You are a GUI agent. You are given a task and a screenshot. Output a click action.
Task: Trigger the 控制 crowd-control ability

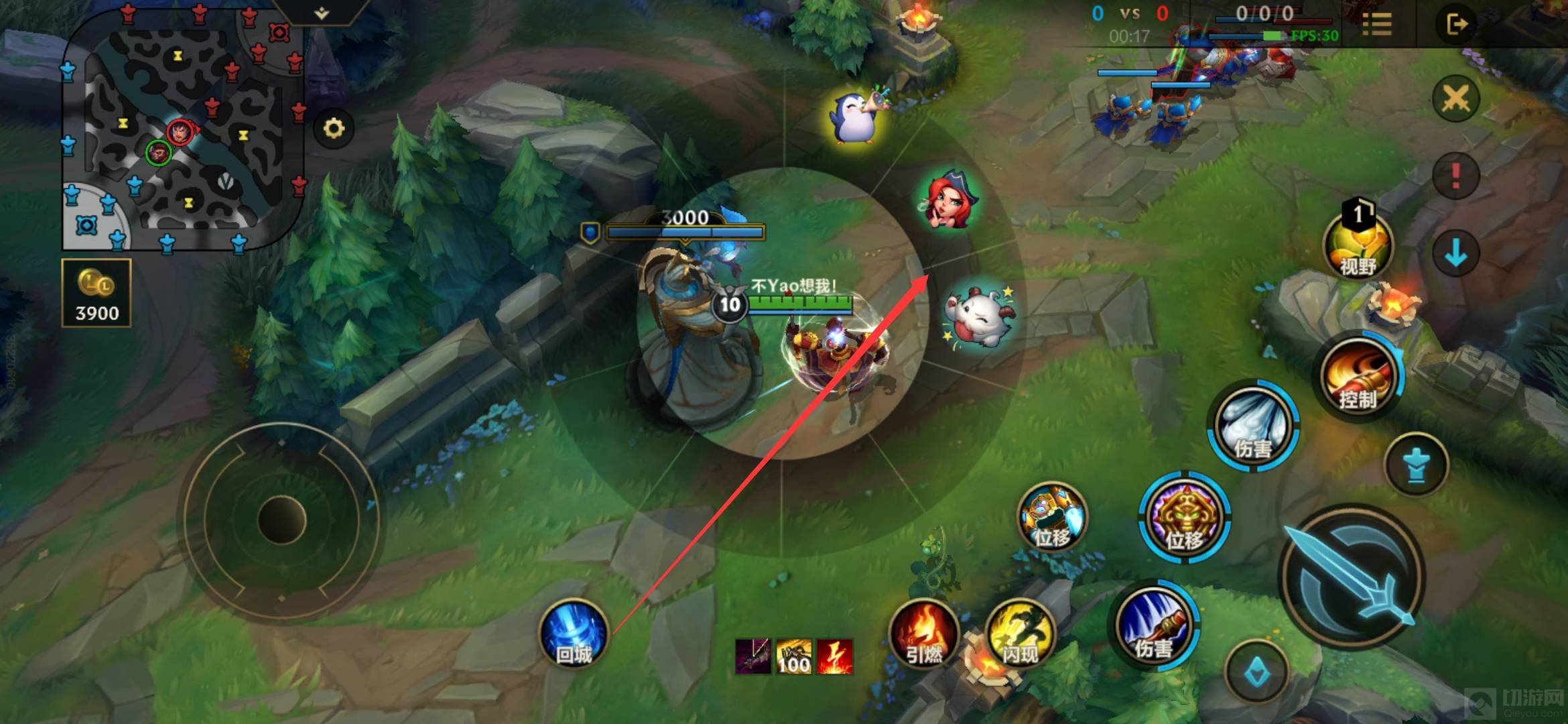tap(1358, 377)
